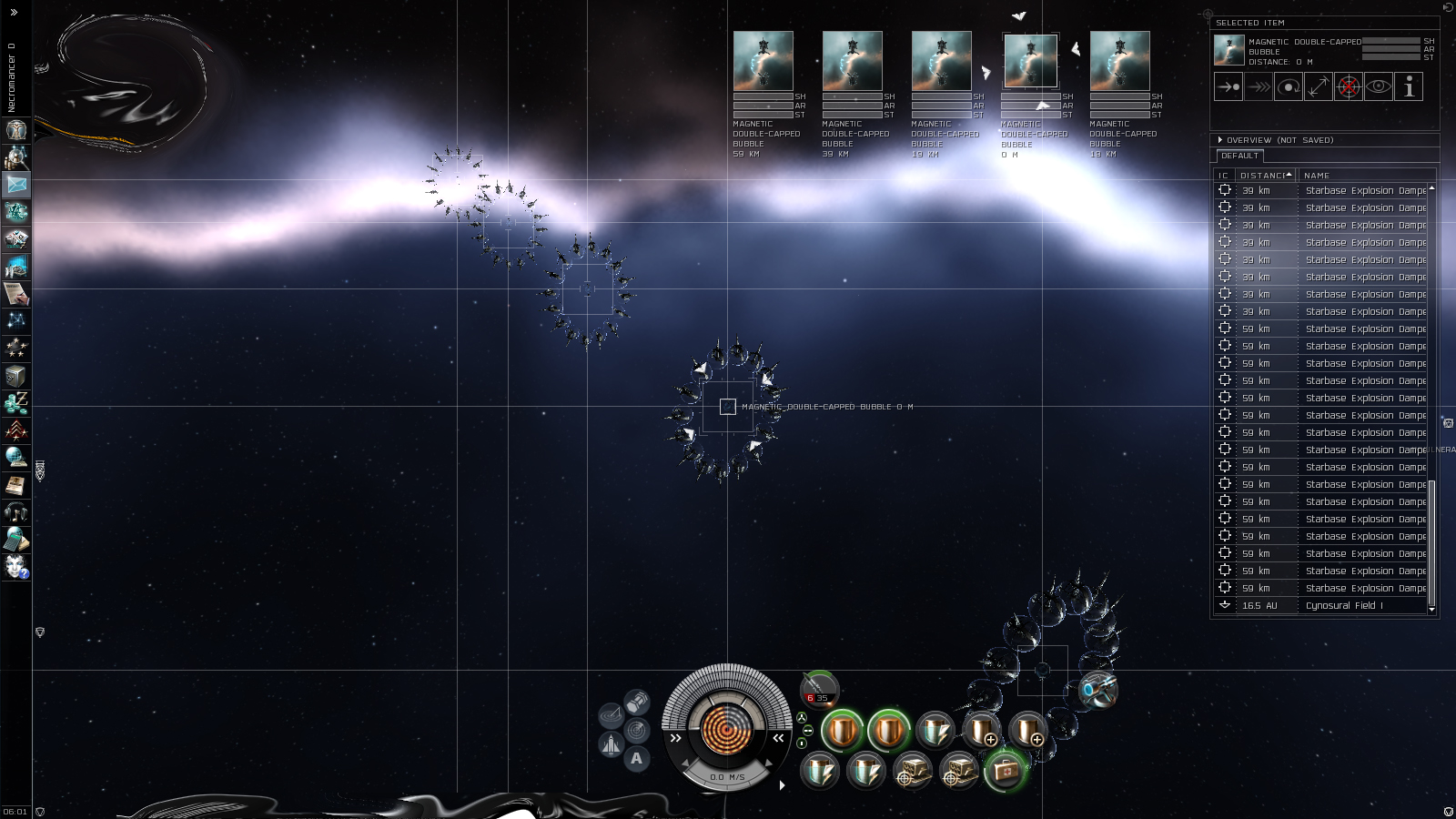Open the character sheet portrait icon
Screen dimensions: 1456x819
(16, 130)
